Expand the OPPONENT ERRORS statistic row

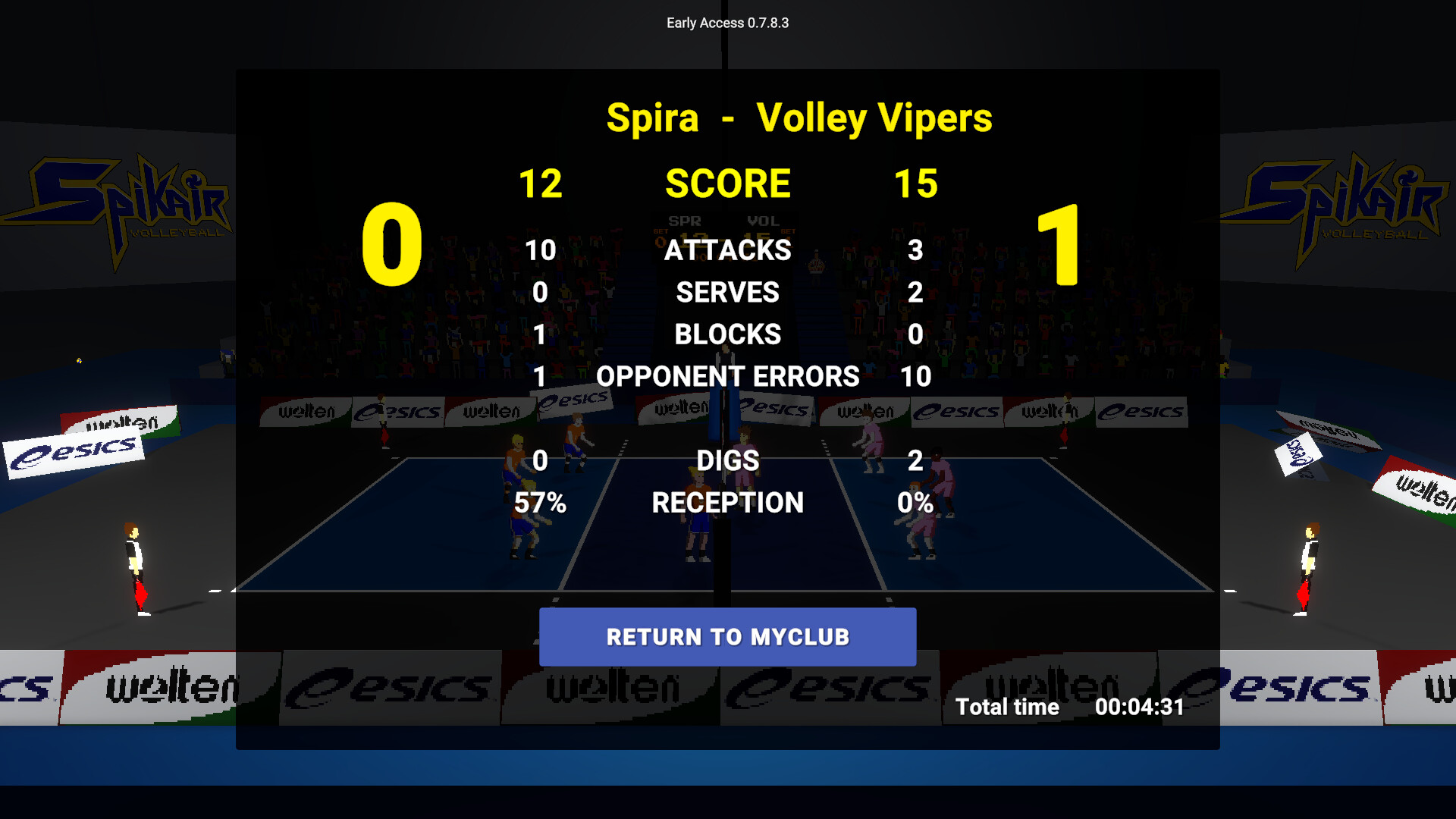(x=726, y=376)
